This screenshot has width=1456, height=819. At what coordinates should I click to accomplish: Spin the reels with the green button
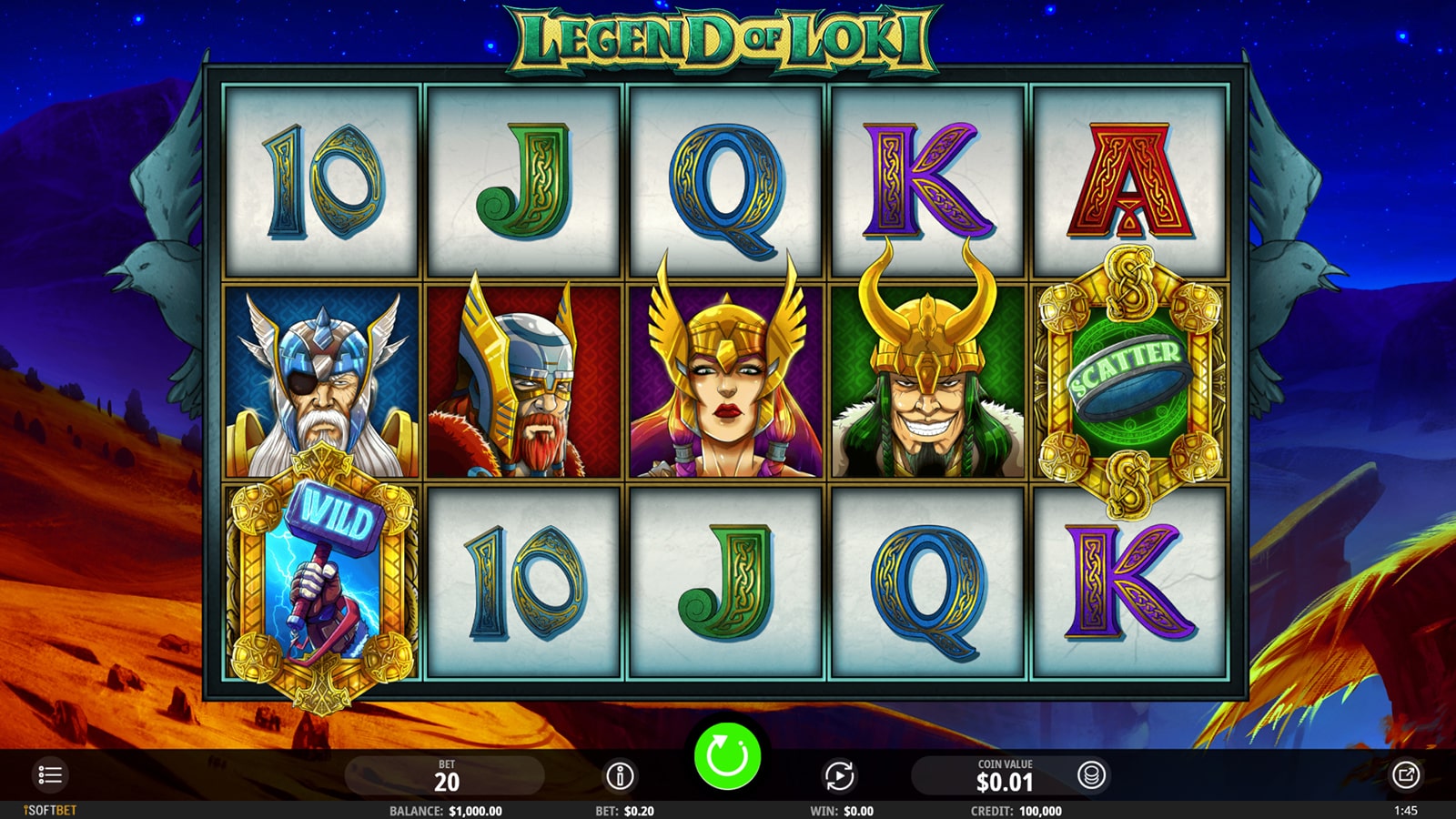[x=727, y=755]
